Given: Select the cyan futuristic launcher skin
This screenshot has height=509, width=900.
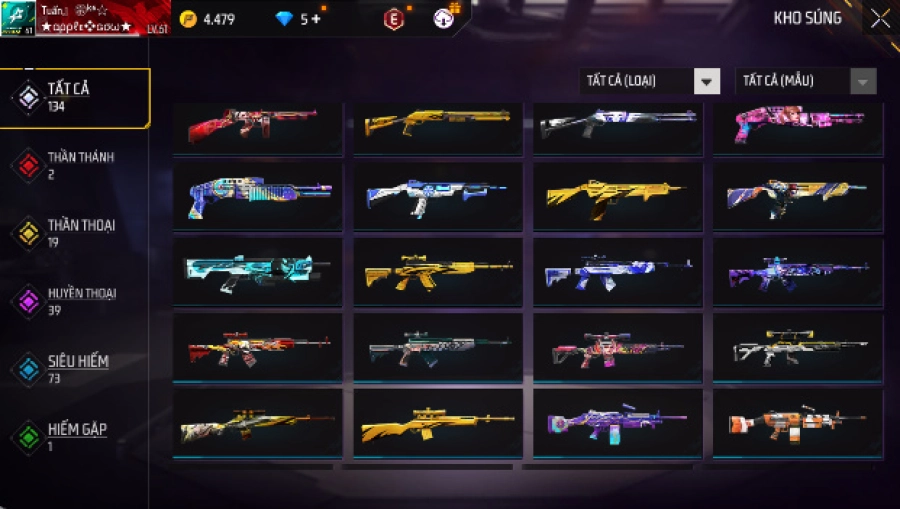Looking at the screenshot, I should click(x=257, y=271).
